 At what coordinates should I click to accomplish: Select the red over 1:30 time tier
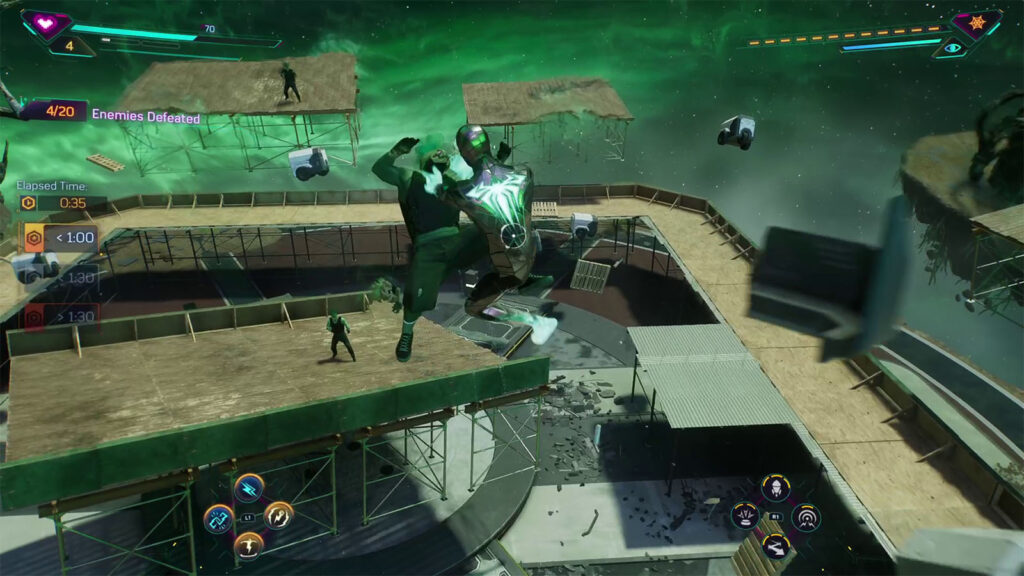[x=60, y=315]
